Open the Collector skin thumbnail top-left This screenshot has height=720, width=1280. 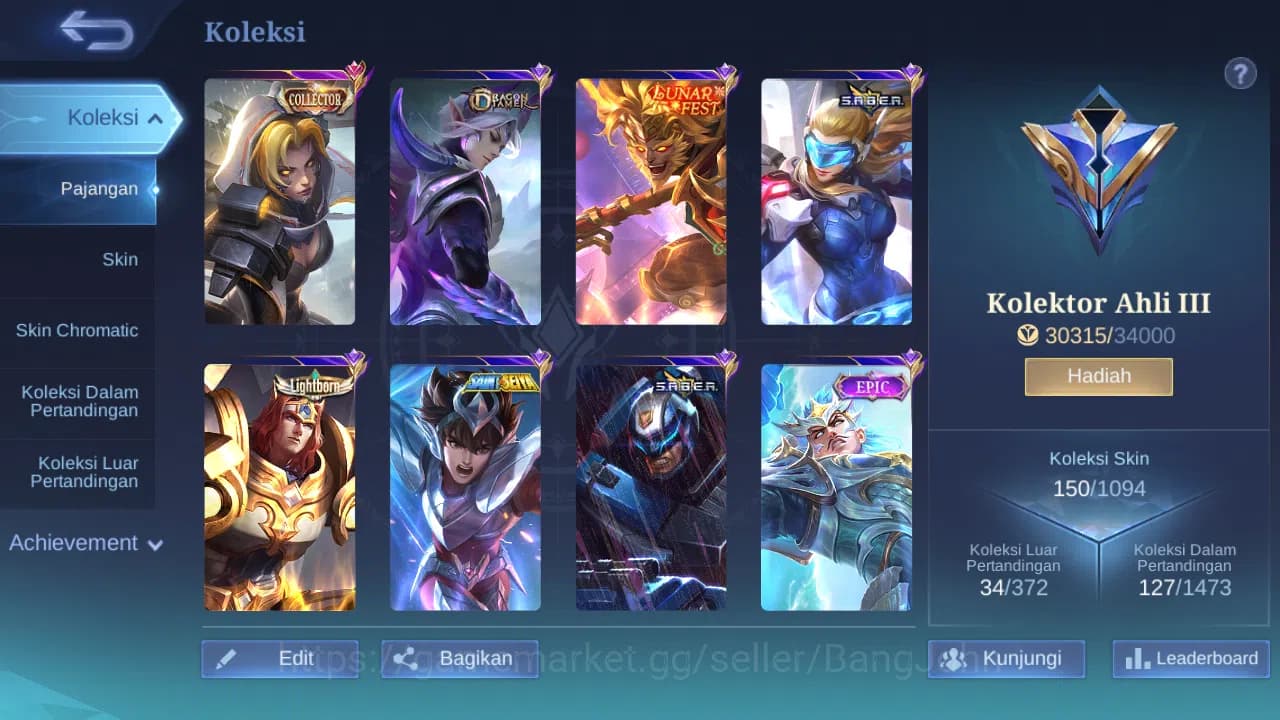(280, 200)
